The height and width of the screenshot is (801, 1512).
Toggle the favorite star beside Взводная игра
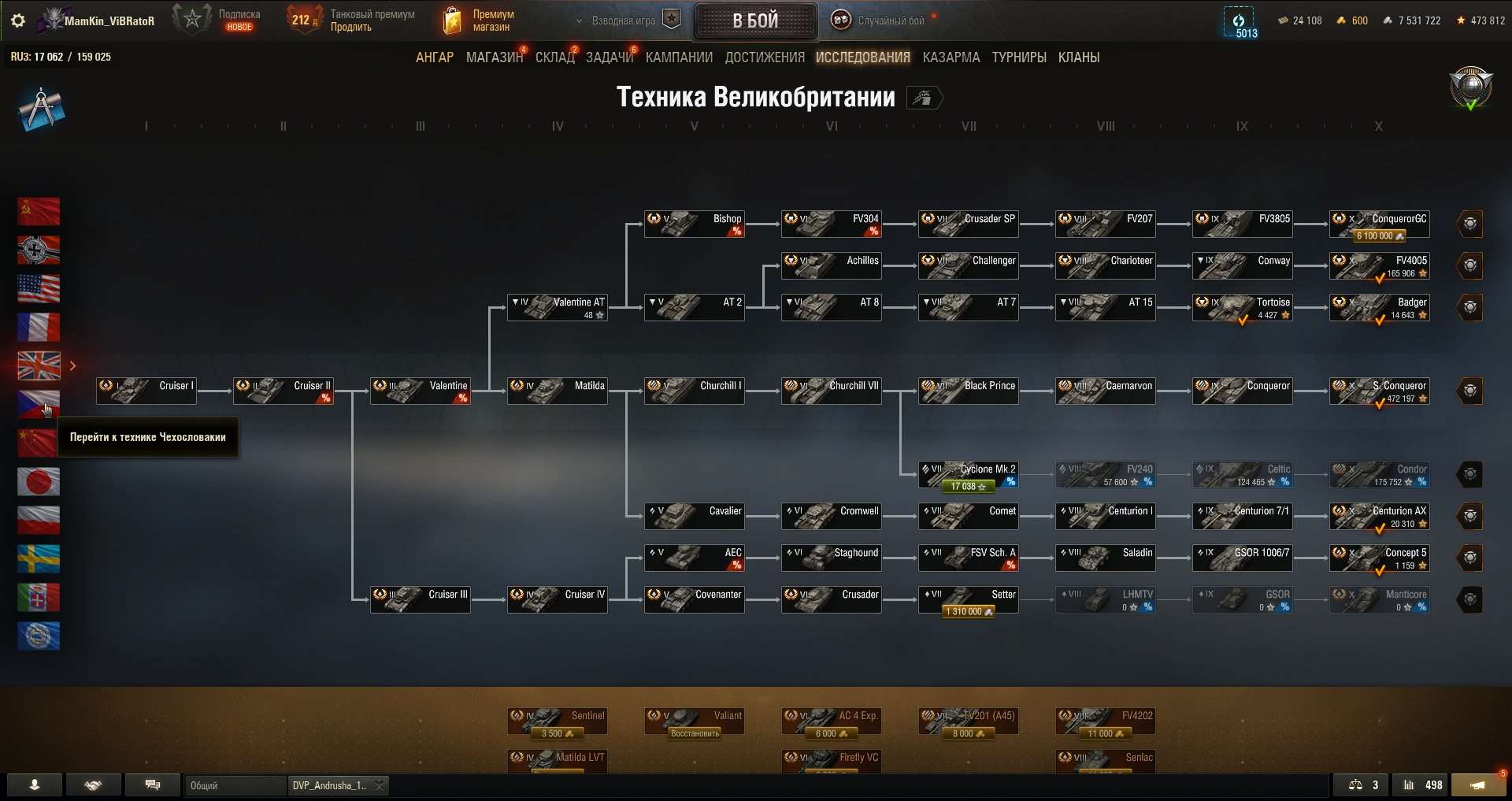click(672, 18)
